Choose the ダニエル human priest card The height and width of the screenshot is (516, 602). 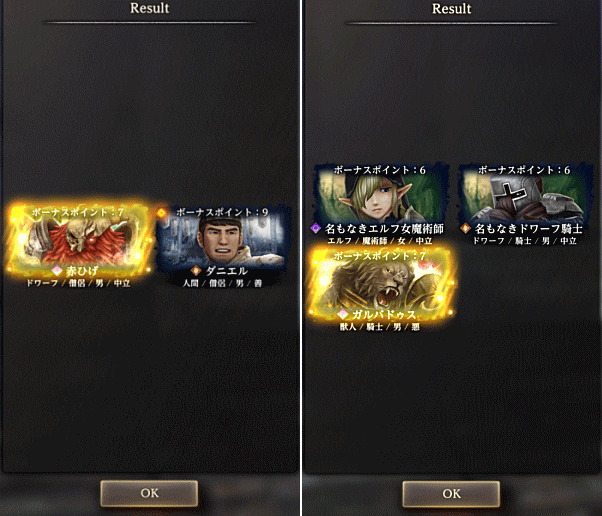pos(225,244)
